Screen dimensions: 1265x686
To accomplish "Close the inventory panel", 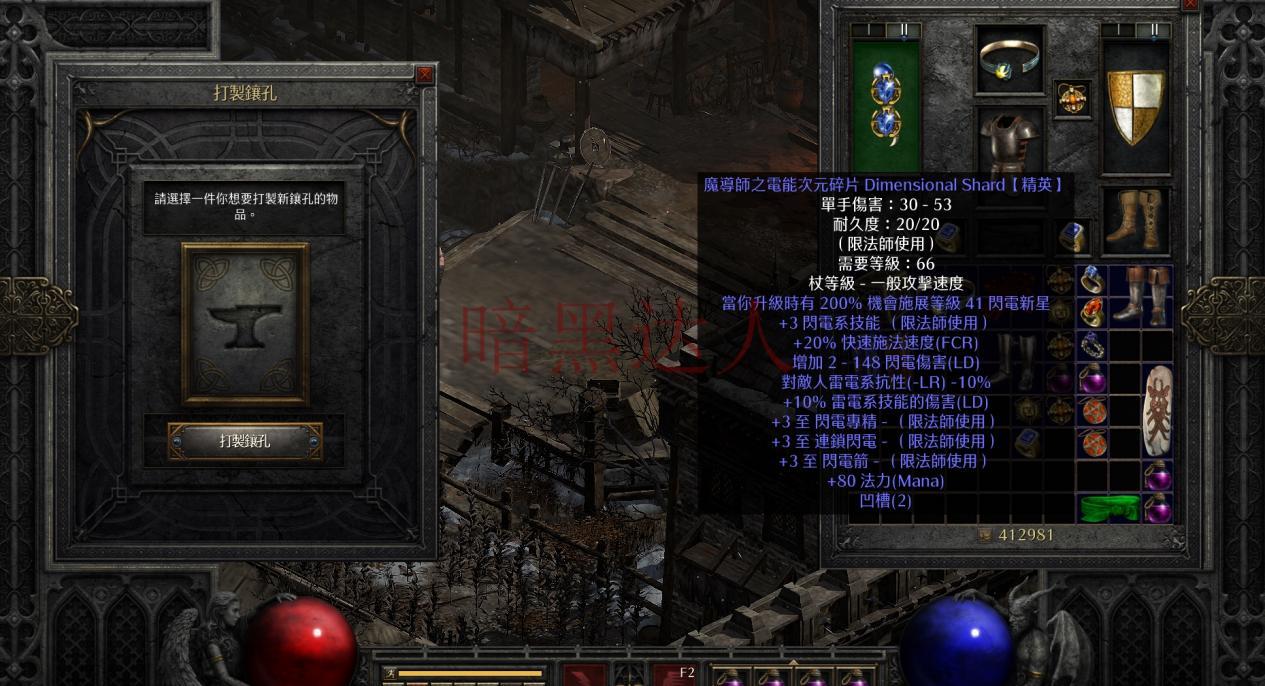I will [x=1190, y=5].
